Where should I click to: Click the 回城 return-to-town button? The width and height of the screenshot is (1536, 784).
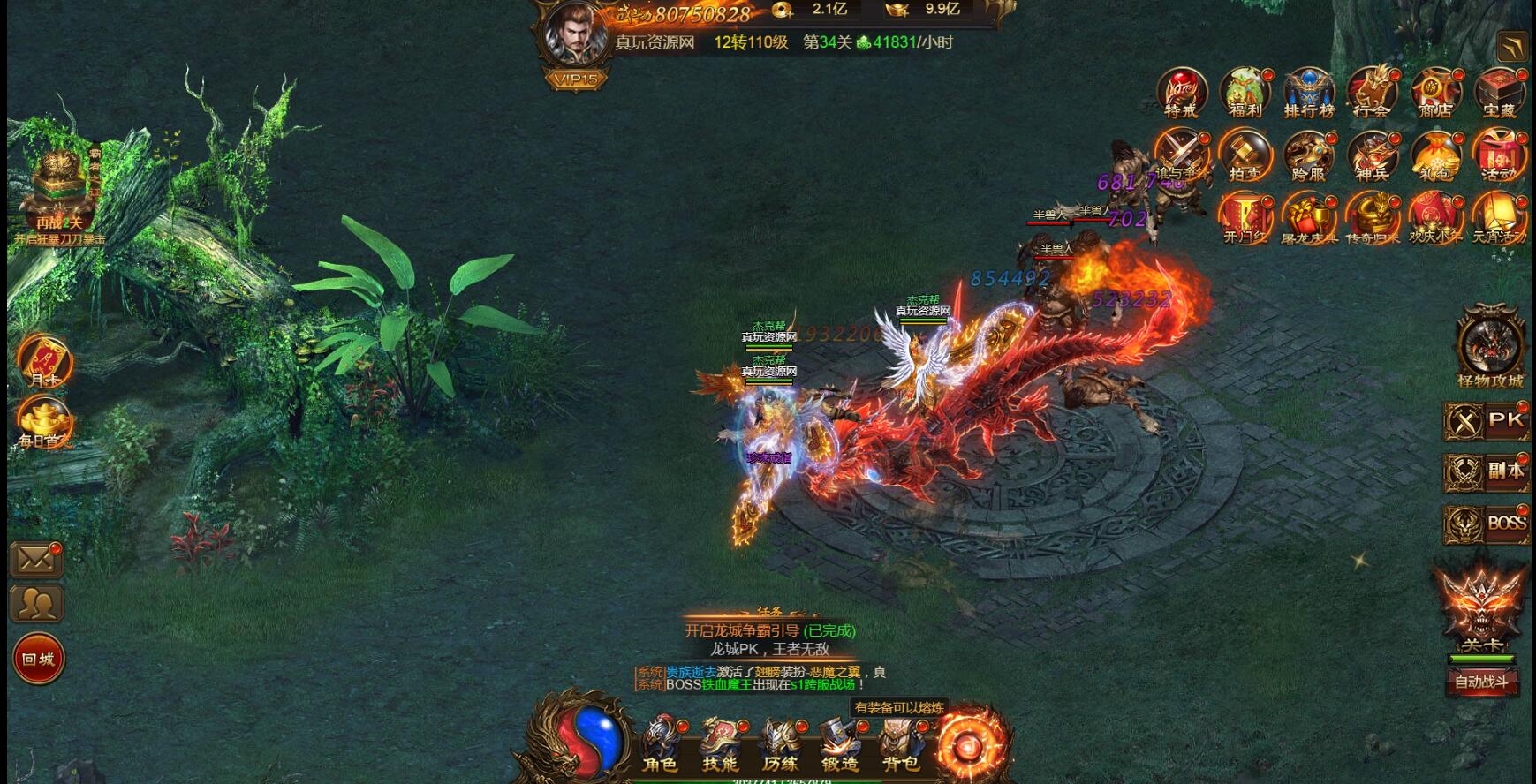[38, 659]
